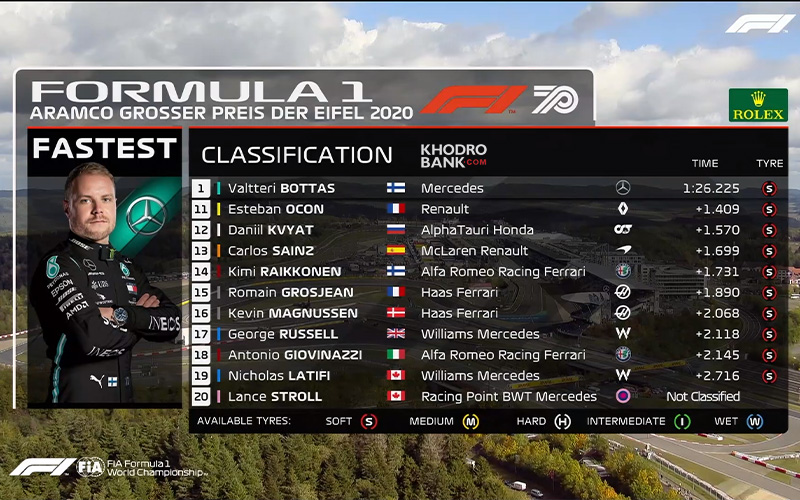The image size is (800, 500).
Task: Select the Wet tyre legend icon
Action: [x=754, y=422]
